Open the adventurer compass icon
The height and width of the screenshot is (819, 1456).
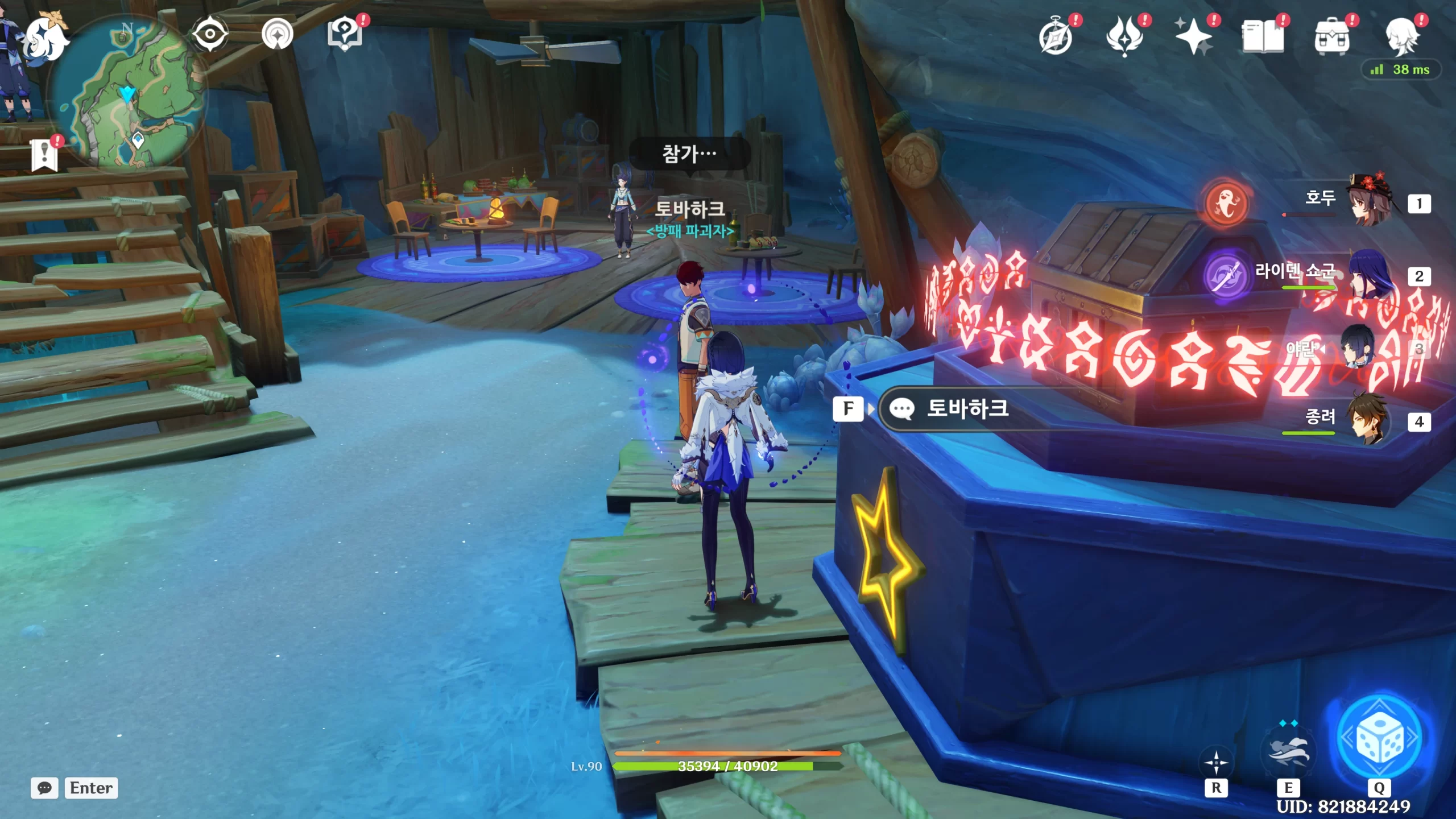click(1056, 38)
